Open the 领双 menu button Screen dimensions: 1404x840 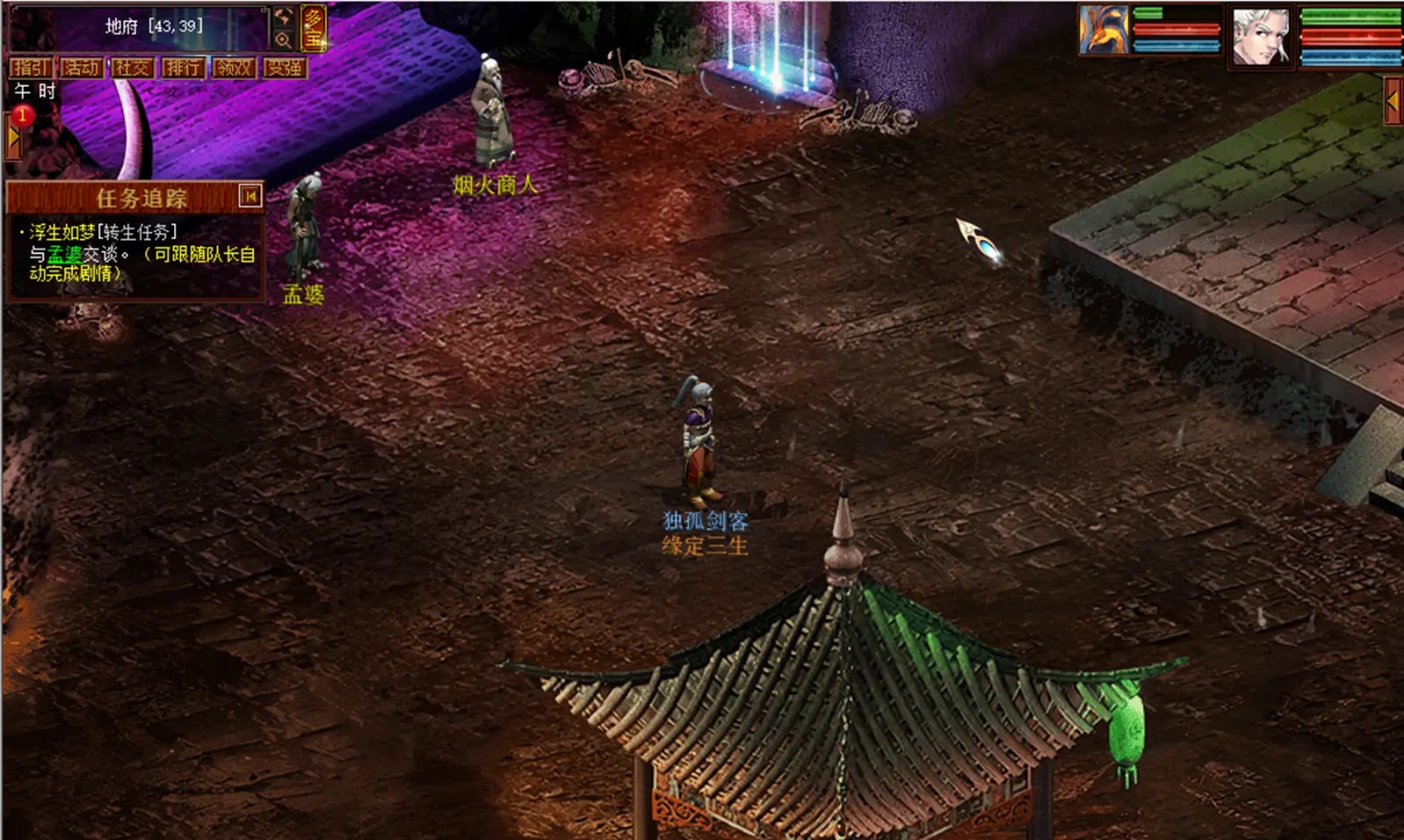click(234, 68)
